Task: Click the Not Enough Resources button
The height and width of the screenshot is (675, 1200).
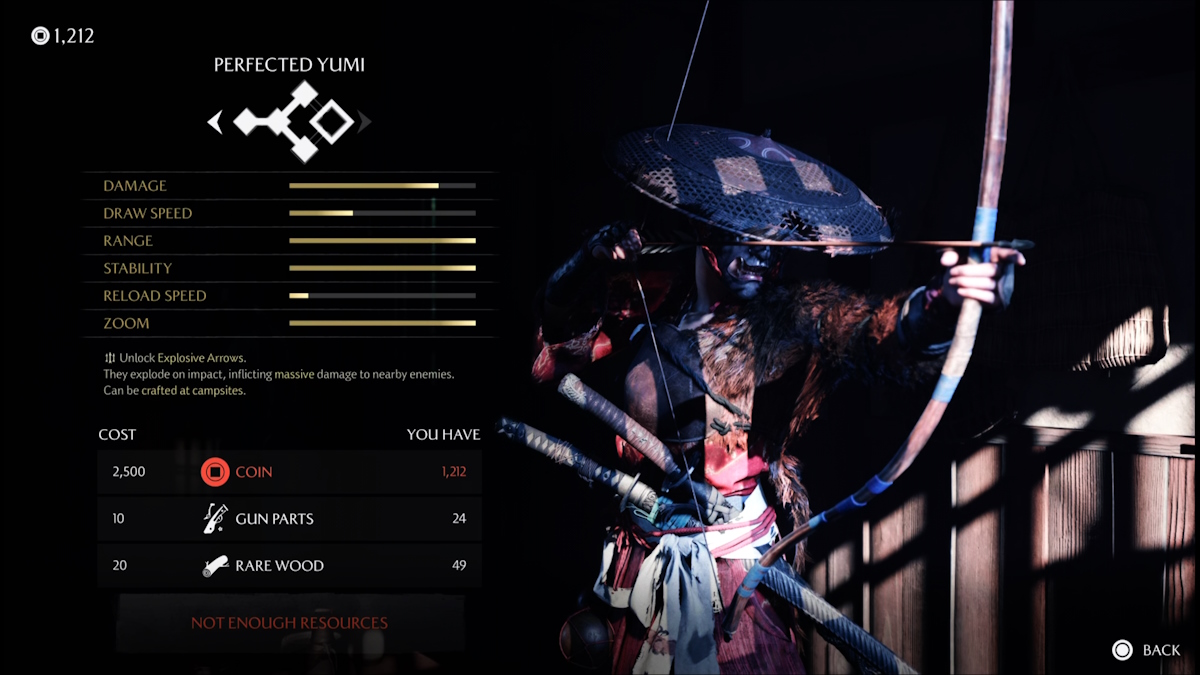Action: 289,622
